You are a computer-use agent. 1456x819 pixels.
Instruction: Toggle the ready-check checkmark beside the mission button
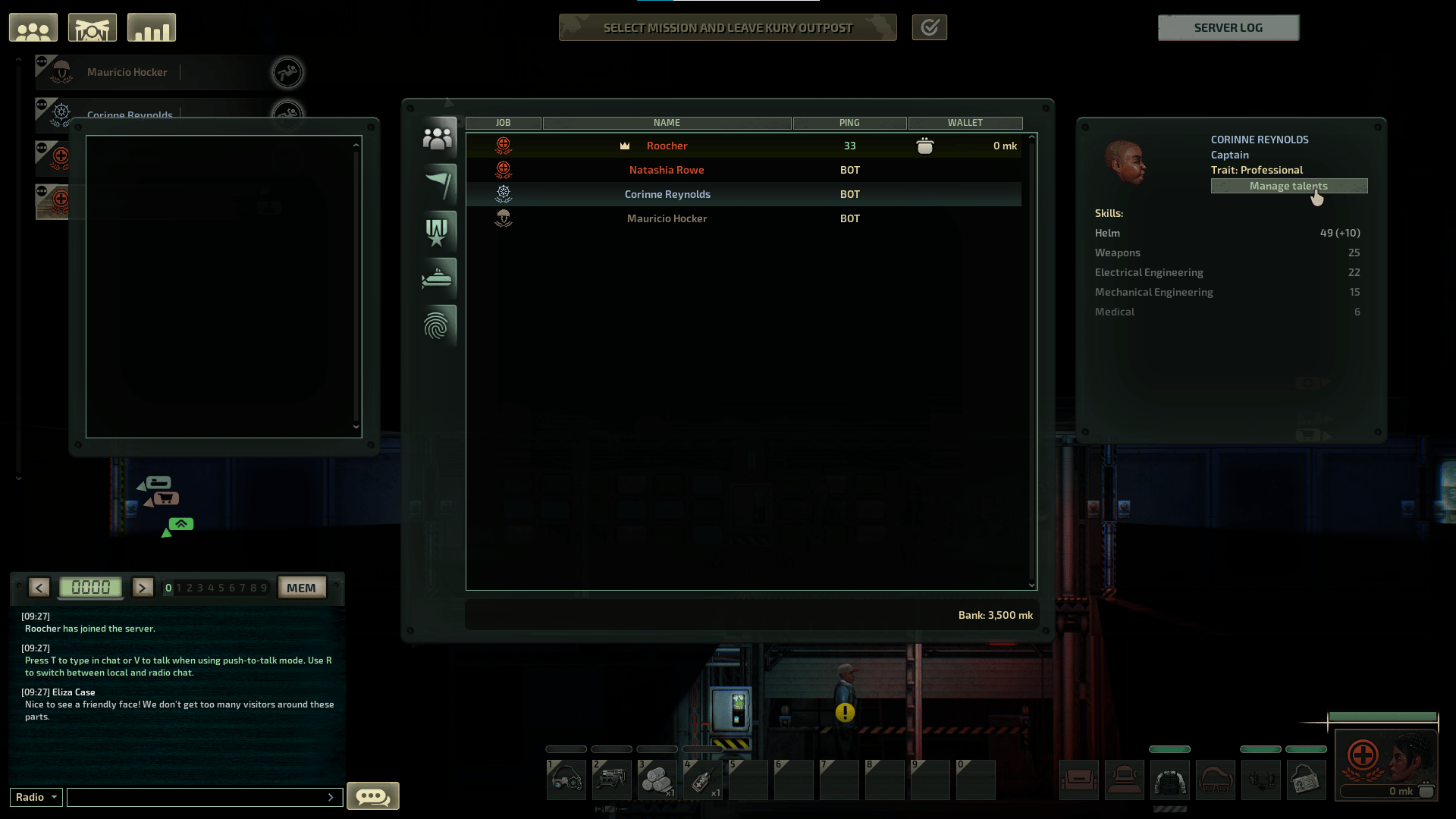click(x=930, y=27)
